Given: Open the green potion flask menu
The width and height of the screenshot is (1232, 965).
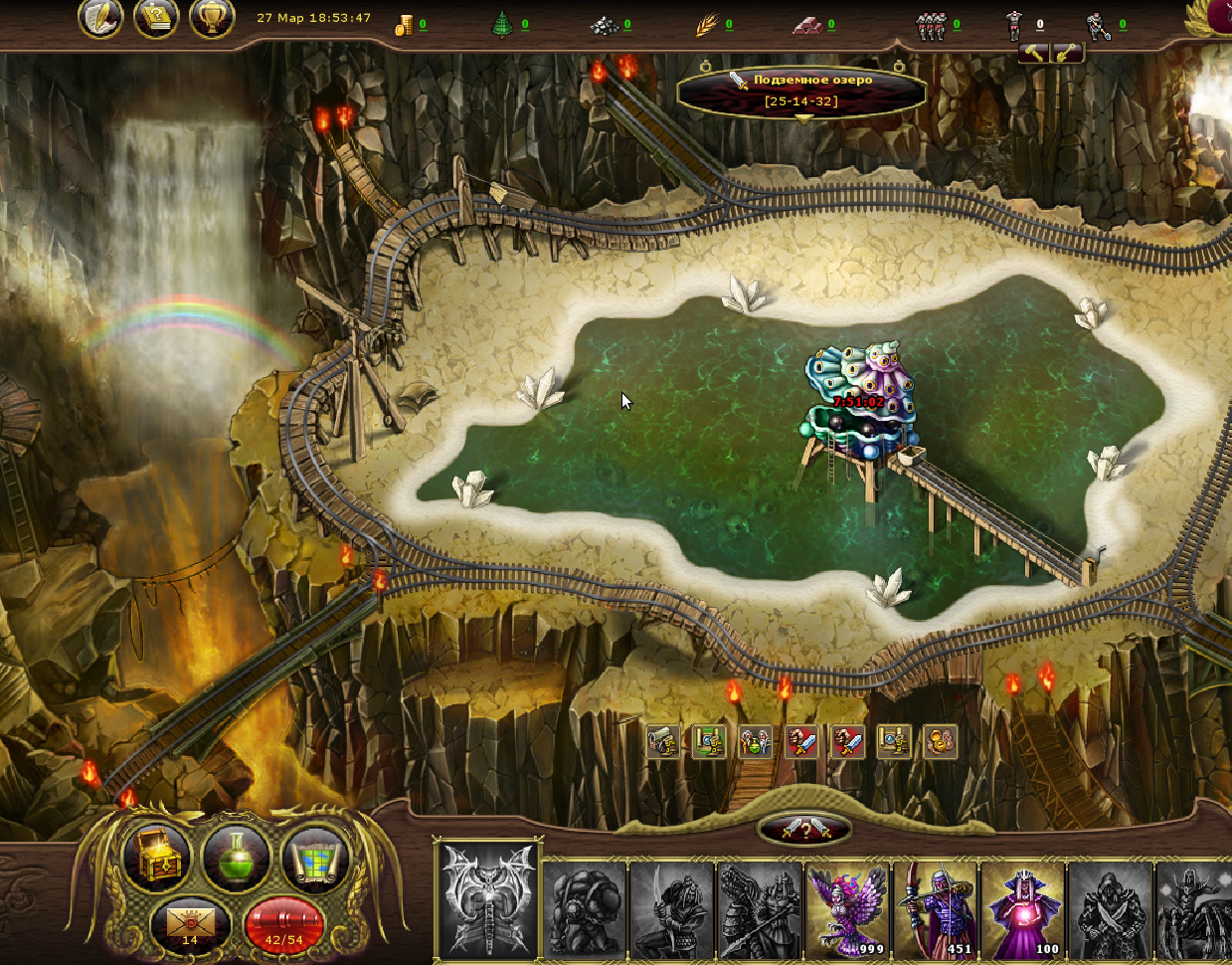Looking at the screenshot, I should pos(236,859).
